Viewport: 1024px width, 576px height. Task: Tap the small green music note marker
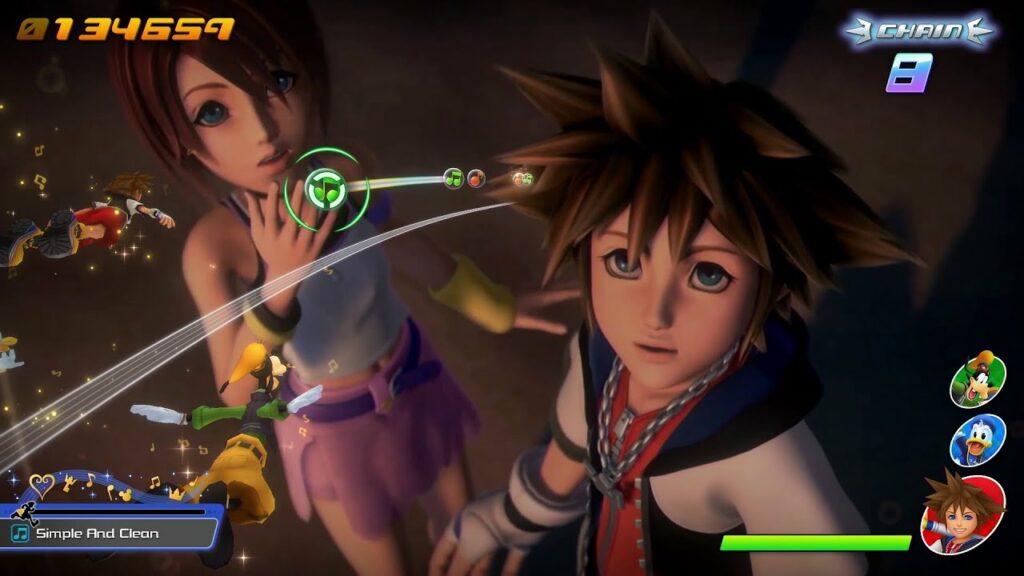coord(453,178)
